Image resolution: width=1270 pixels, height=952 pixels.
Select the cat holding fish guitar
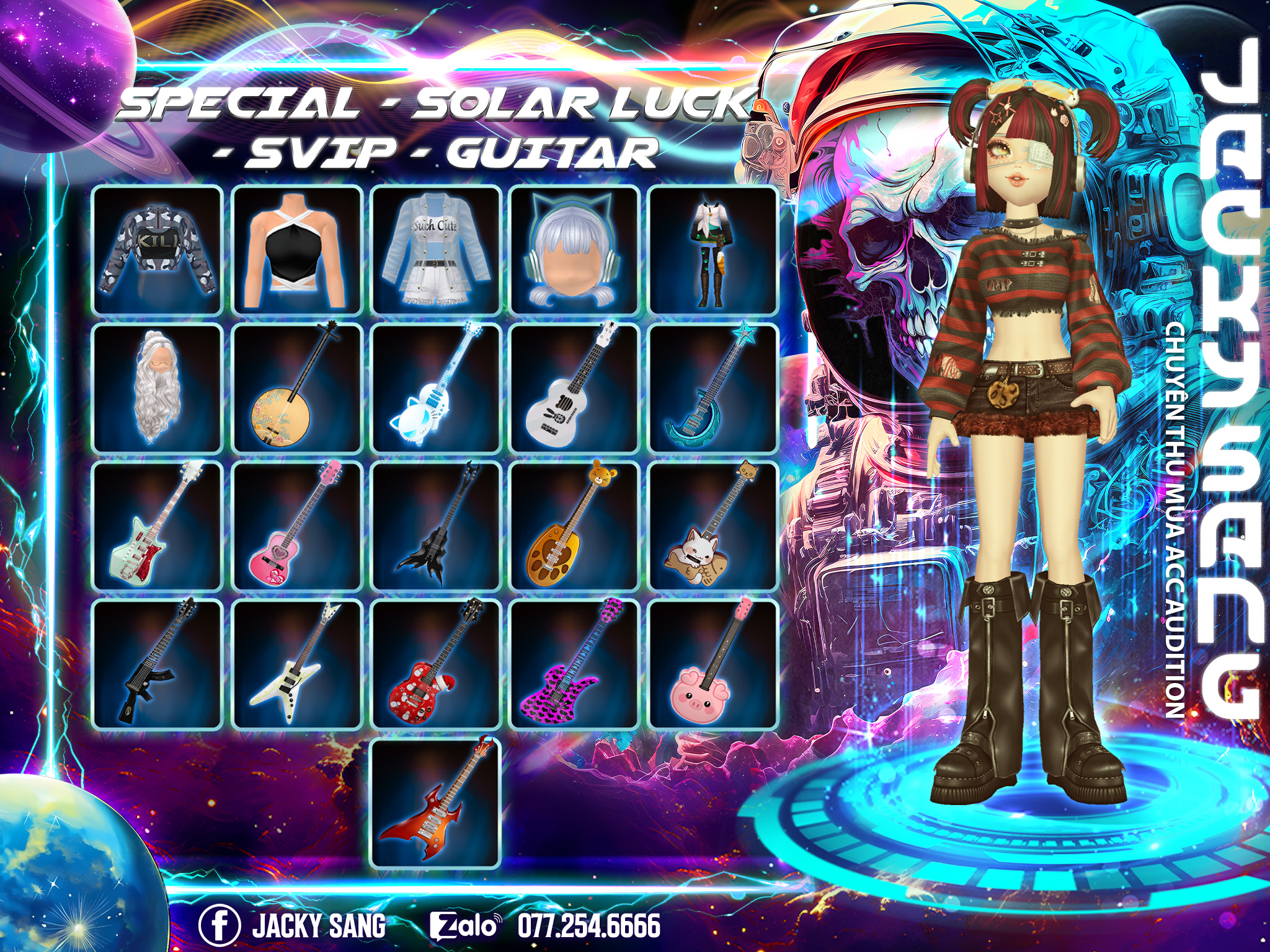[x=713, y=527]
